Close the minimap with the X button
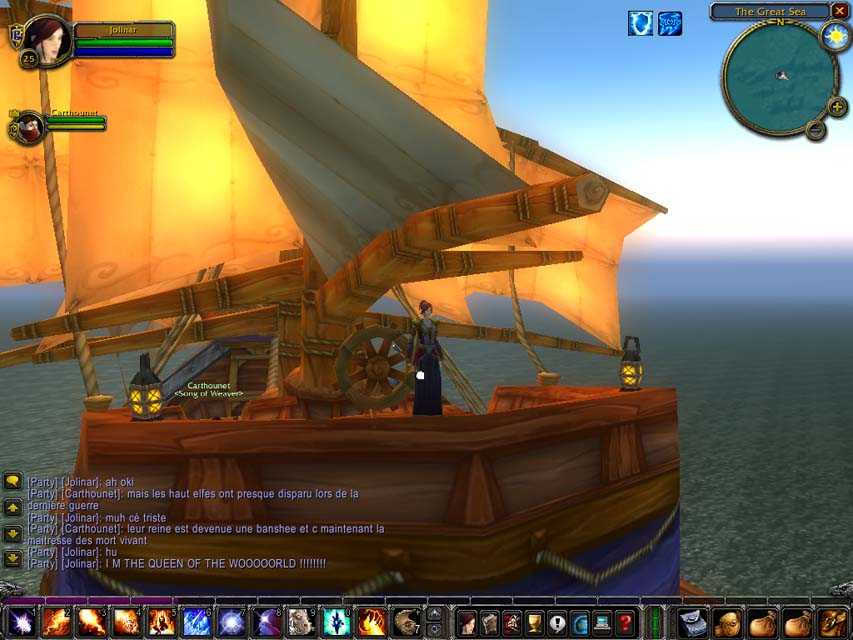This screenshot has height=640, width=853. tap(838, 11)
